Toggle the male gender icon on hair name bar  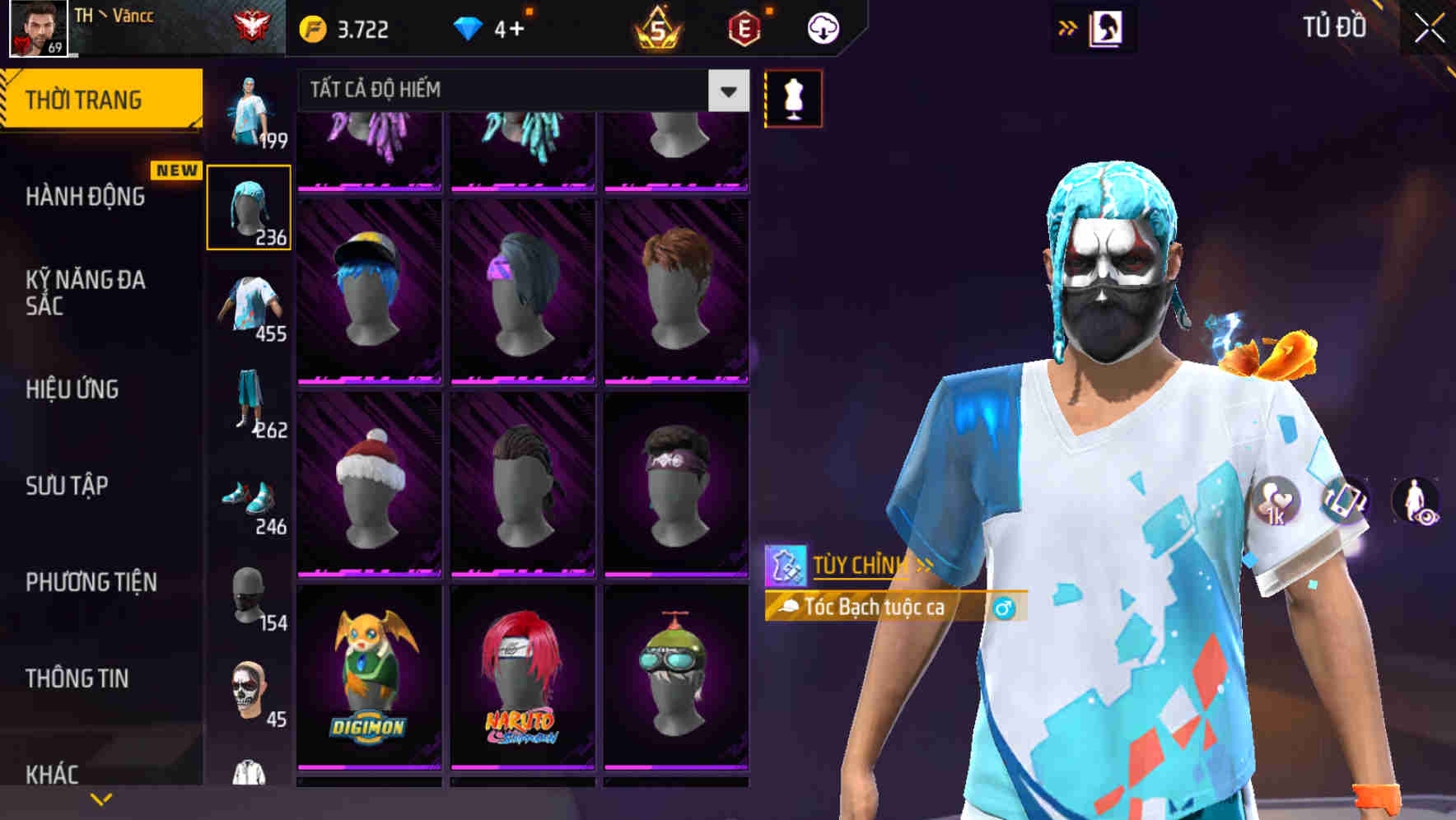1004,608
